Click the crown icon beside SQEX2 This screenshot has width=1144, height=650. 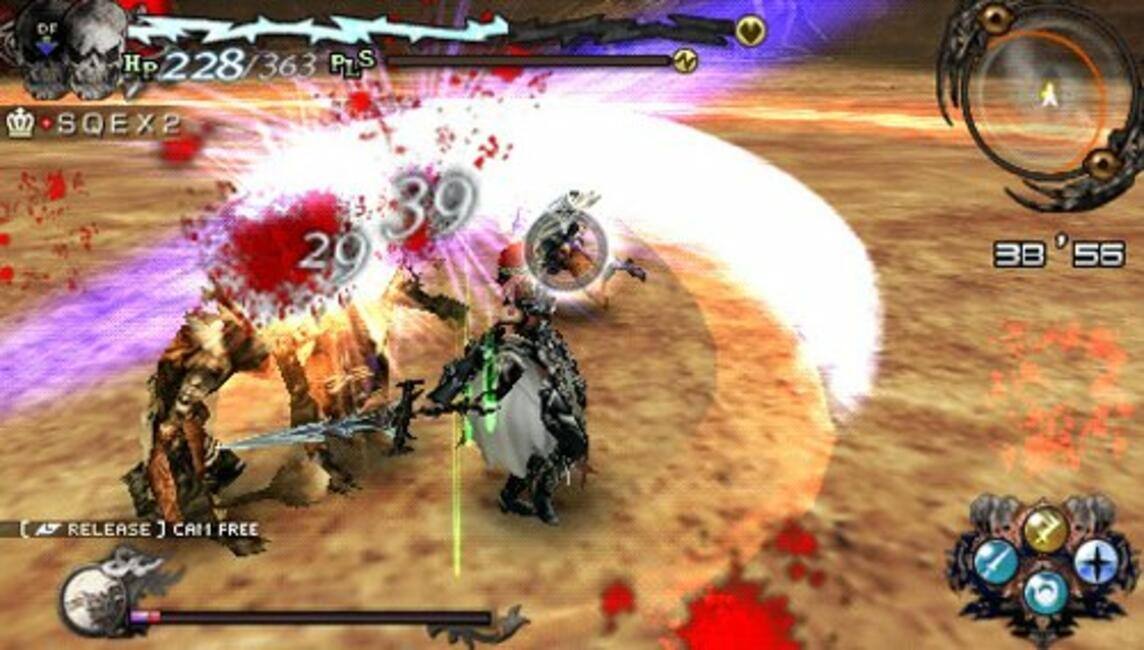20,124
